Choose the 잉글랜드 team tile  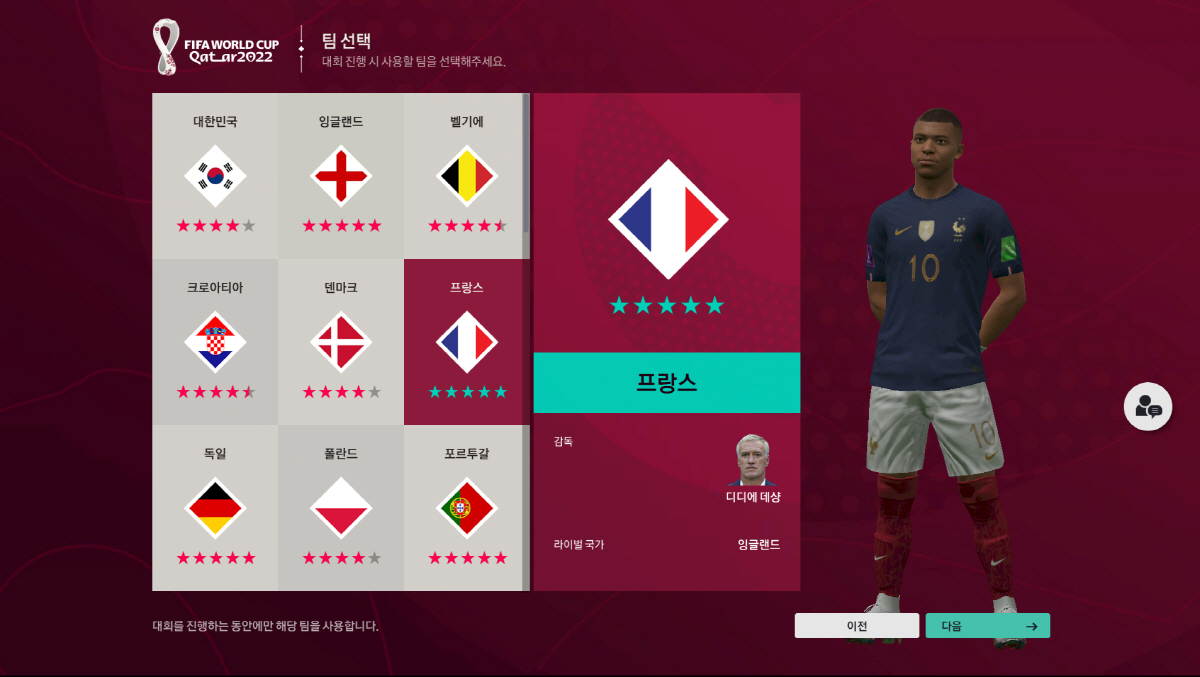[x=341, y=176]
